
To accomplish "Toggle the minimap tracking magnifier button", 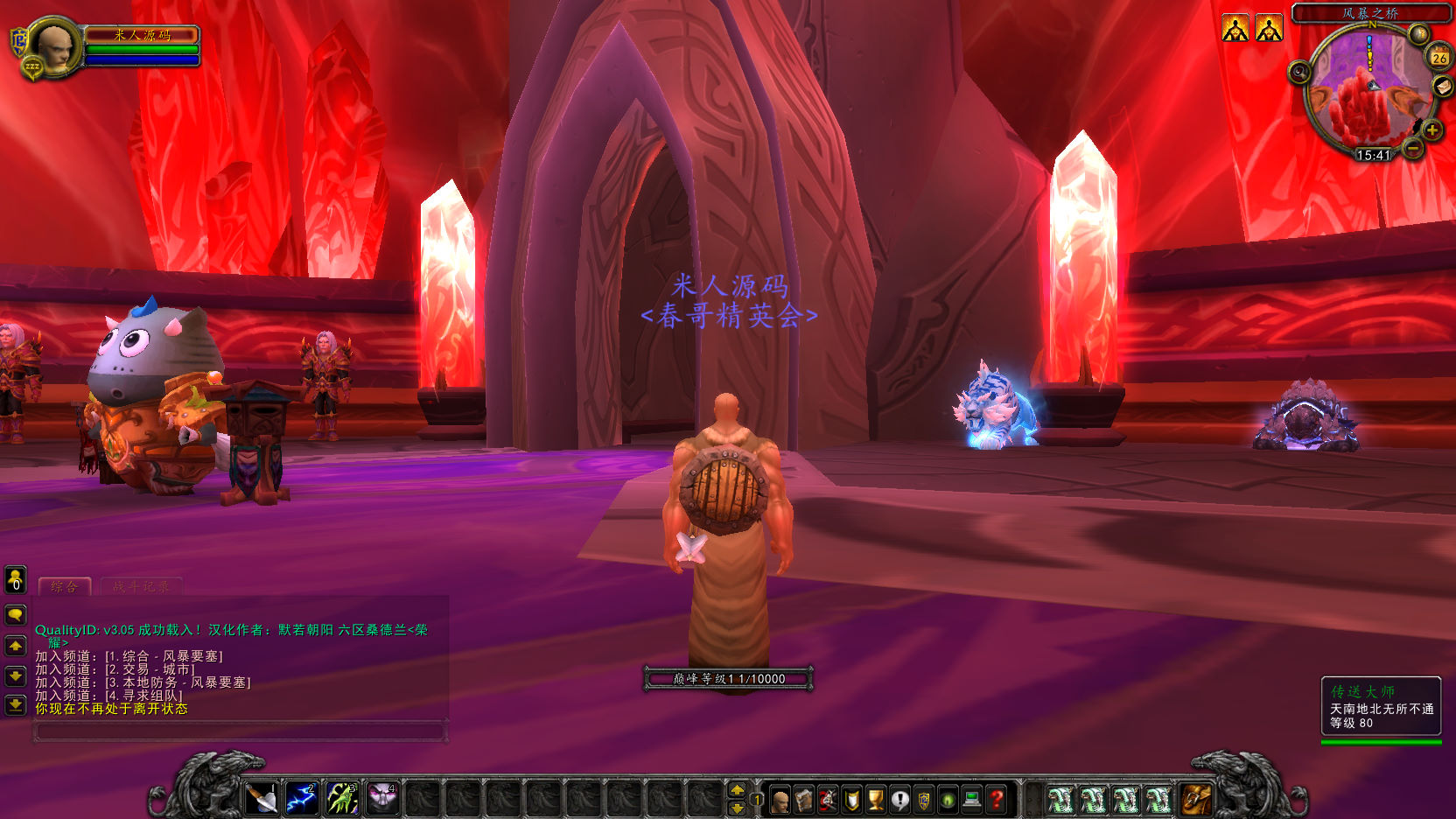I will pyautogui.click(x=1299, y=72).
